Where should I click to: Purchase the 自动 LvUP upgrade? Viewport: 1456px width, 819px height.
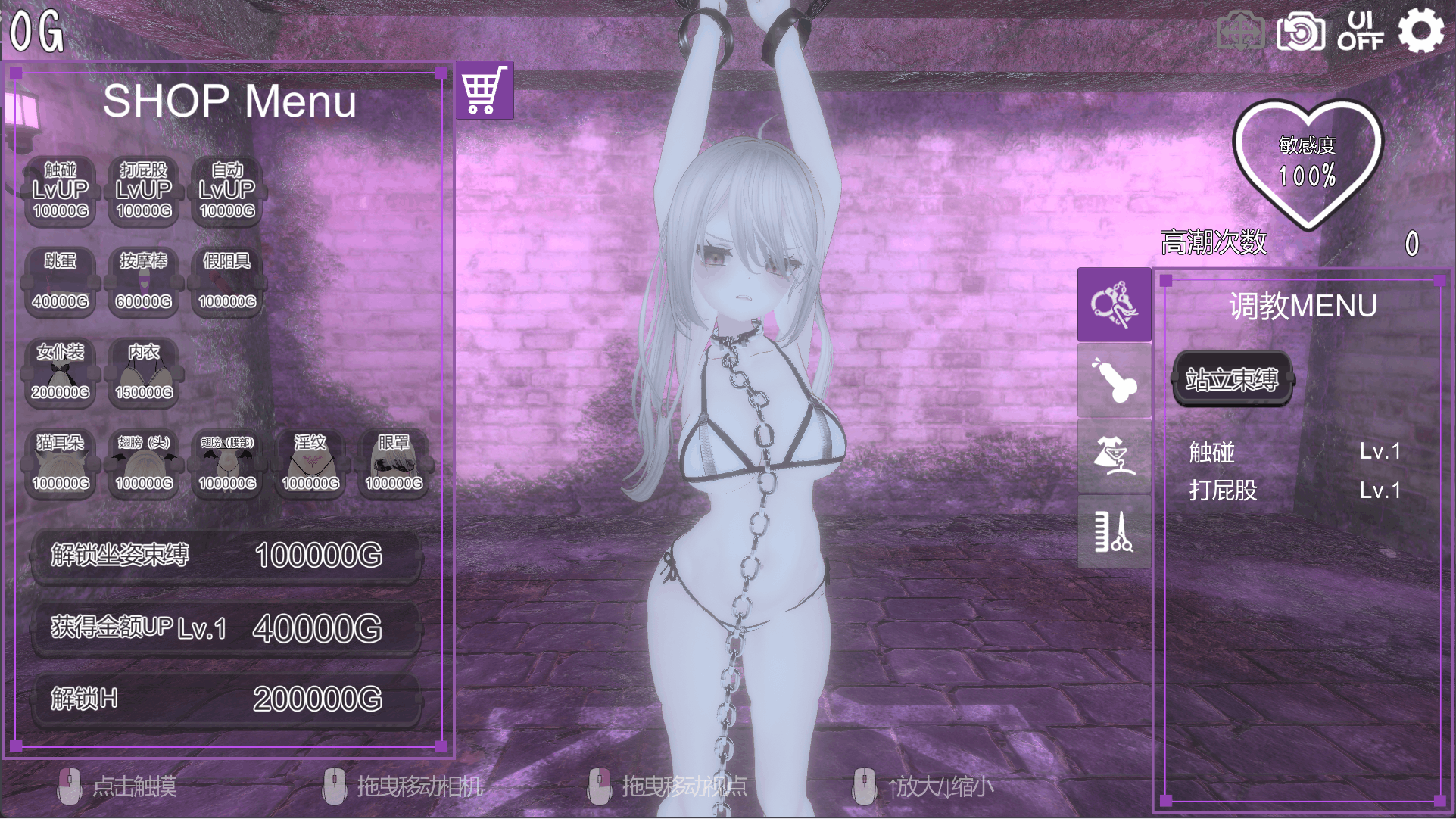click(x=227, y=191)
